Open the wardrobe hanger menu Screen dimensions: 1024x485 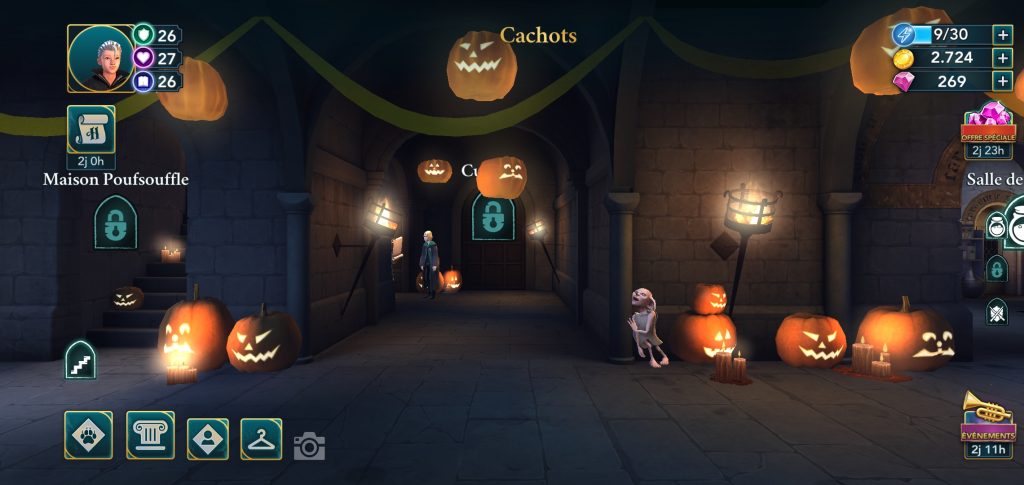pyautogui.click(x=261, y=438)
